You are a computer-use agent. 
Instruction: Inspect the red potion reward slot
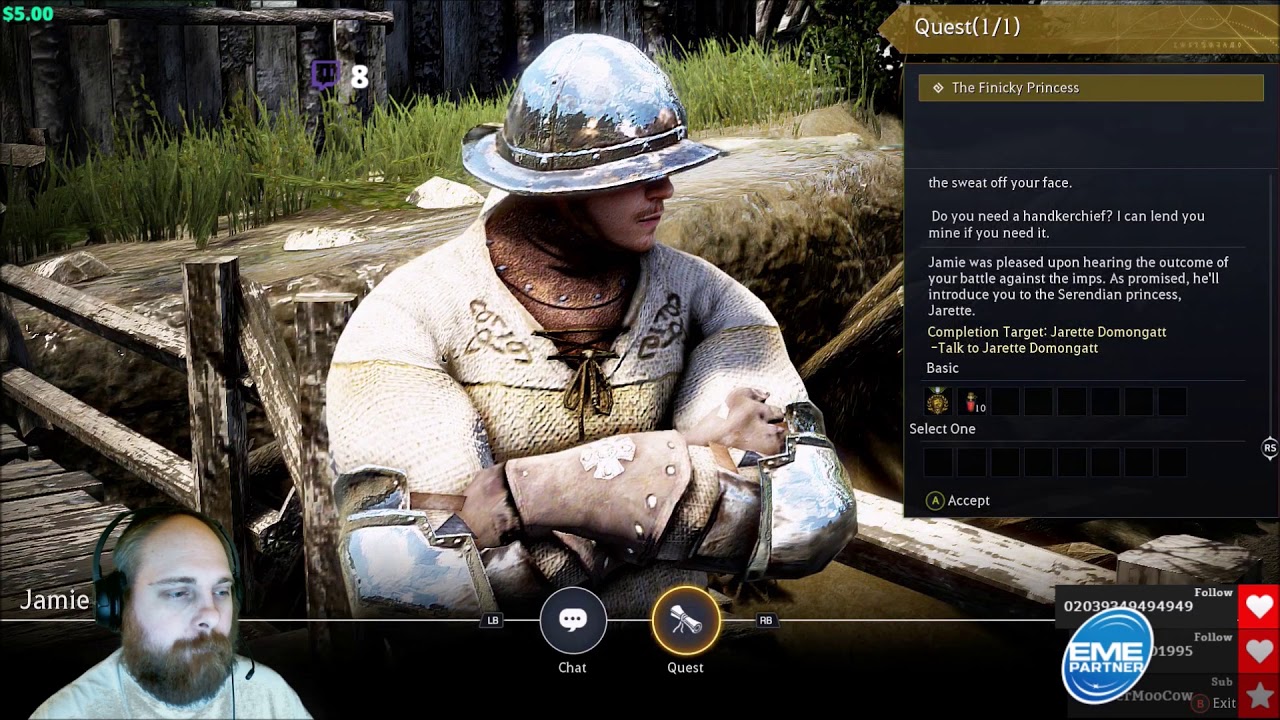click(x=971, y=402)
